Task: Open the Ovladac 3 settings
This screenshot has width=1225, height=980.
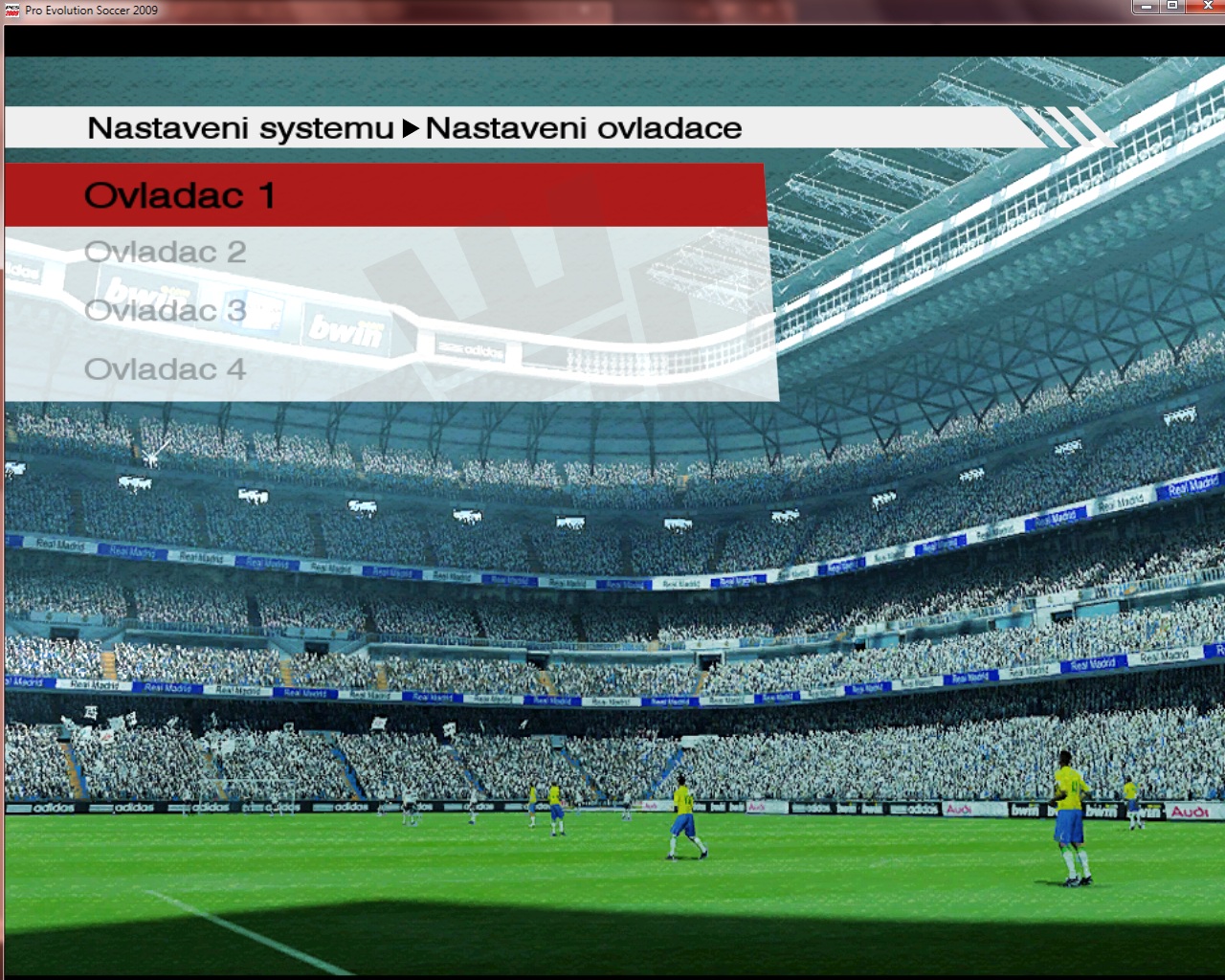Action: pos(166,310)
